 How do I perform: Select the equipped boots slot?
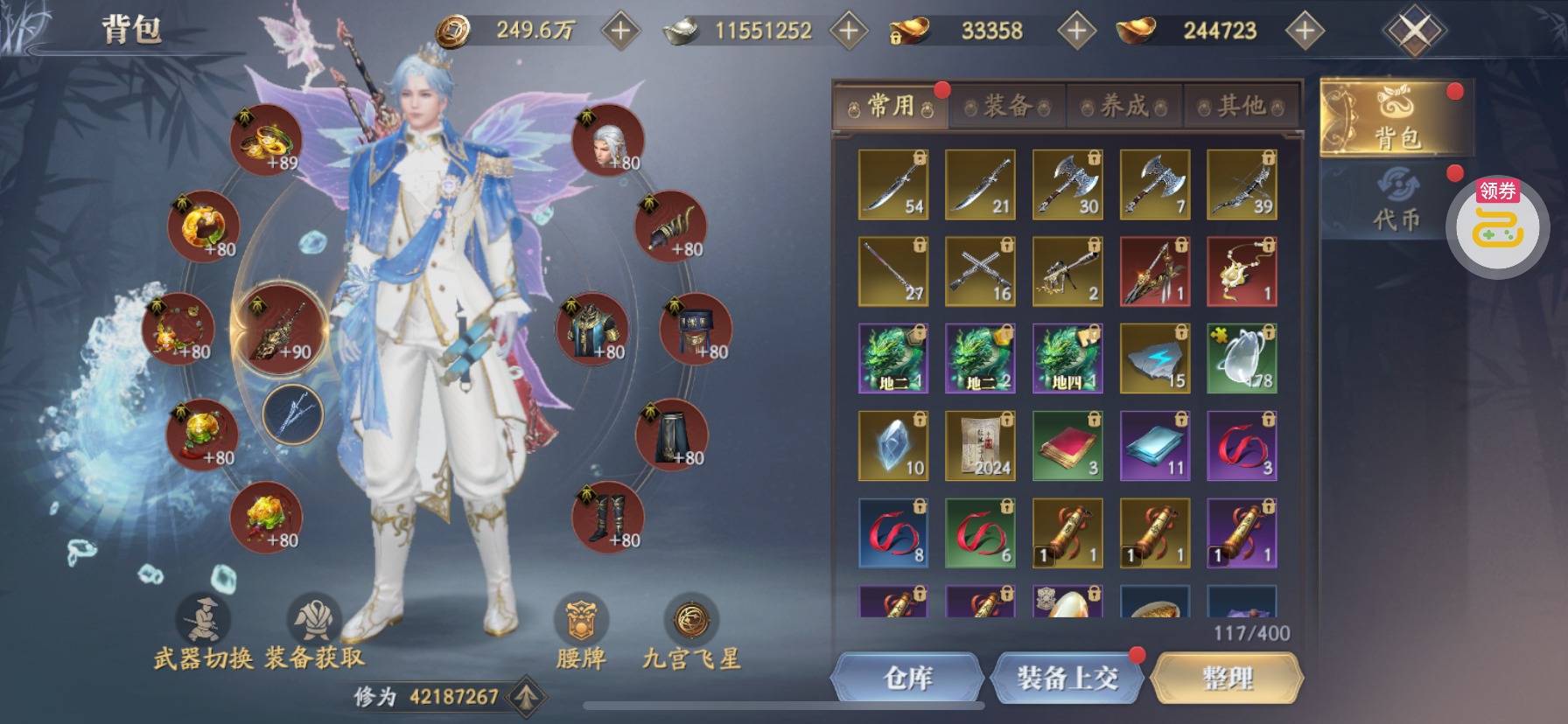coord(608,518)
